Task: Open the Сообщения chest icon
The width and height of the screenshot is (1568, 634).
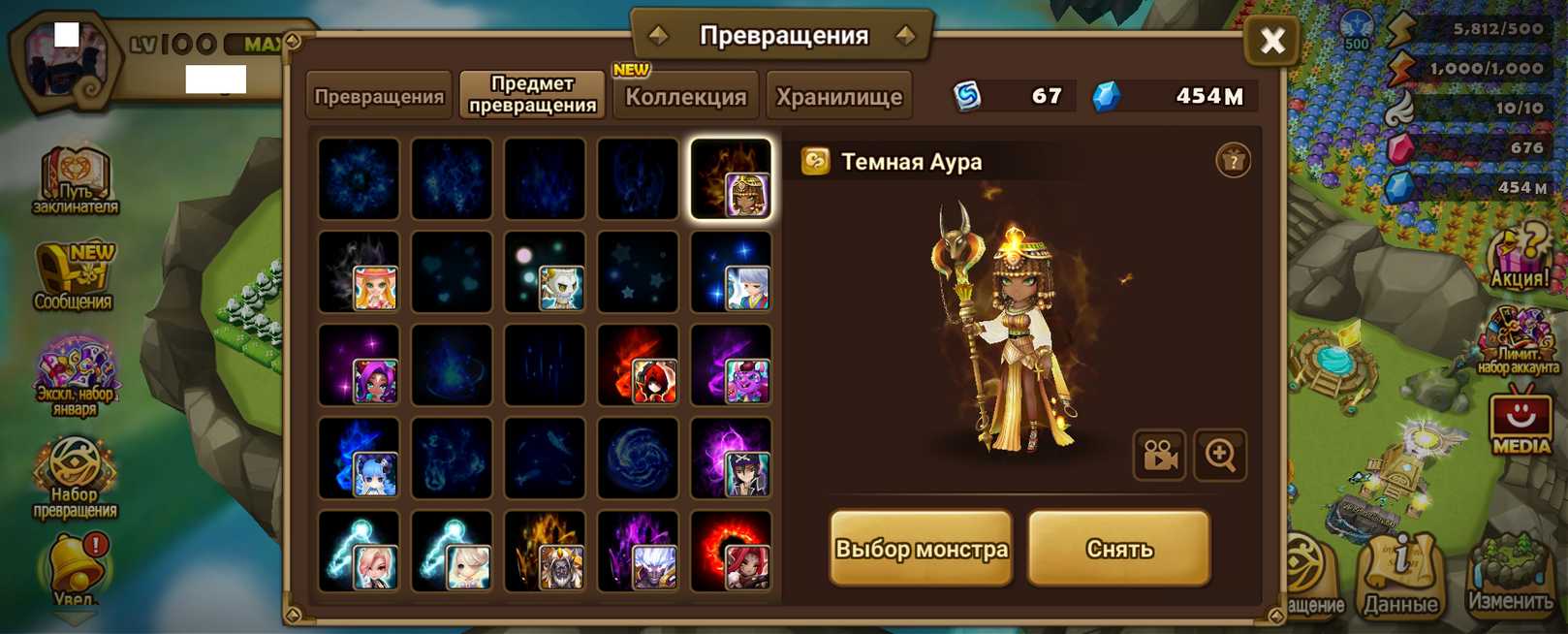Action: (x=75, y=276)
